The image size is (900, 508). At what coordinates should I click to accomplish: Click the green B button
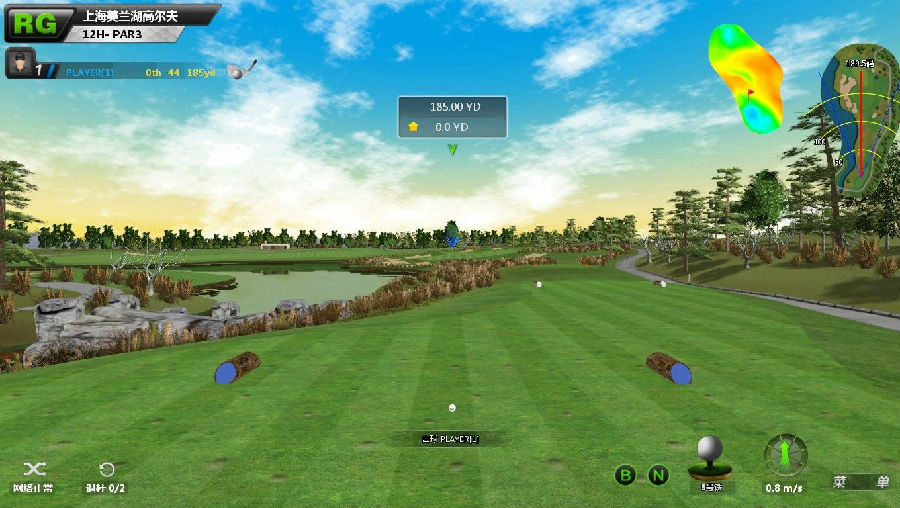(625, 475)
